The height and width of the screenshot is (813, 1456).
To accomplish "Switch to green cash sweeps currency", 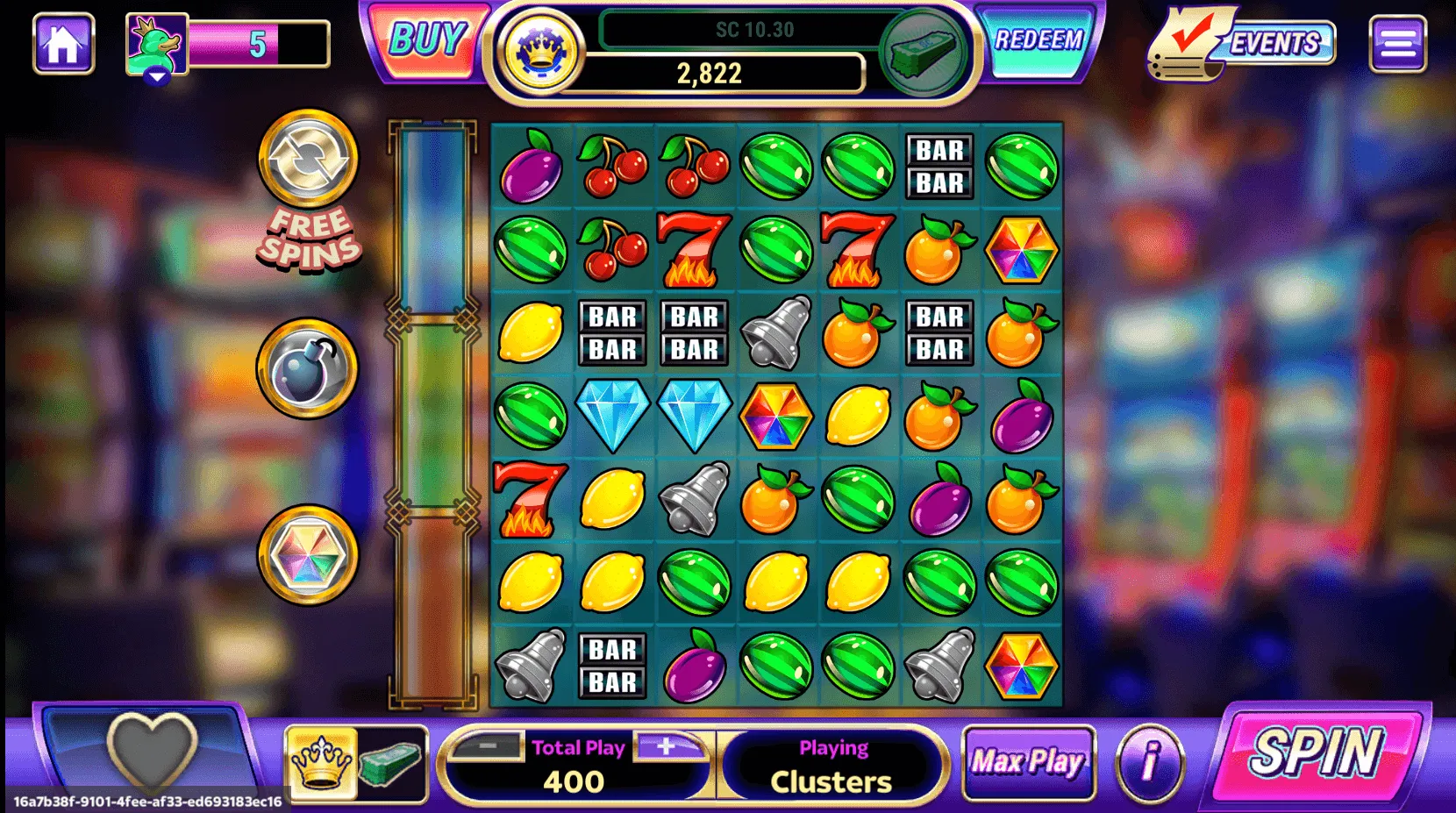I will pos(392,762).
